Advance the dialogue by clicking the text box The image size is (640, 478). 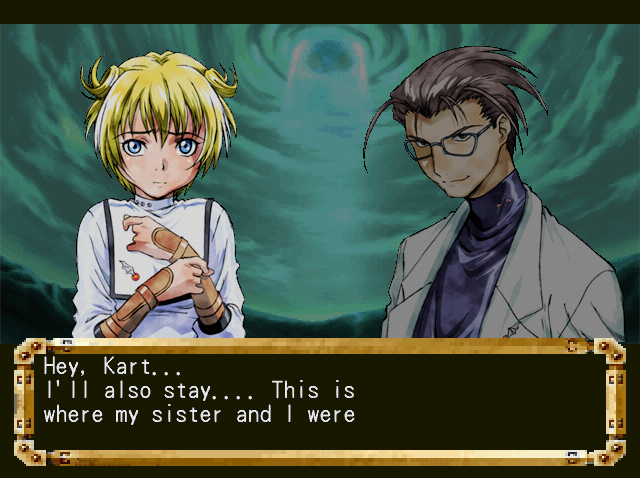(318, 400)
